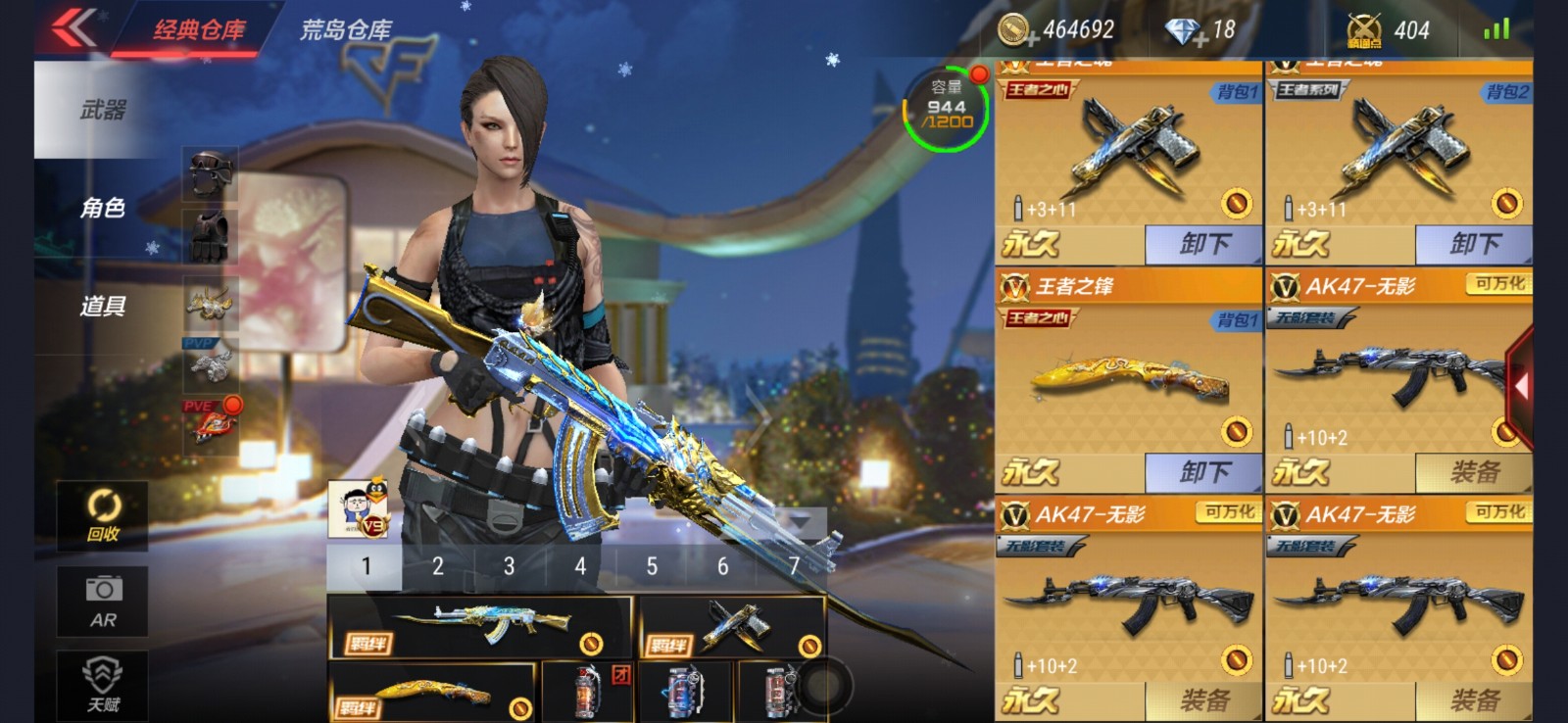This screenshot has width=1568, height=723.
Task: Select the equipped AK47 primary weapon slot
Action: pos(480,625)
